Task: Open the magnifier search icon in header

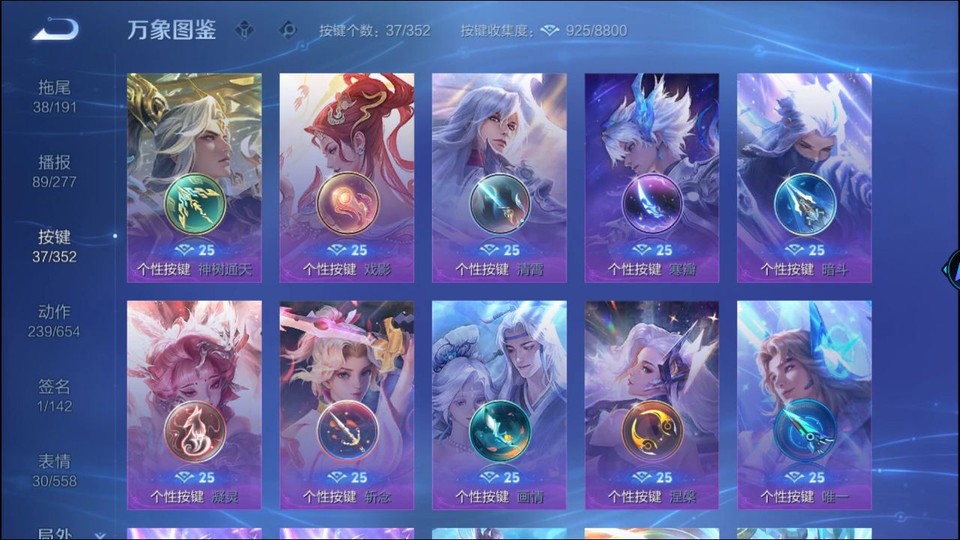Action: point(288,30)
